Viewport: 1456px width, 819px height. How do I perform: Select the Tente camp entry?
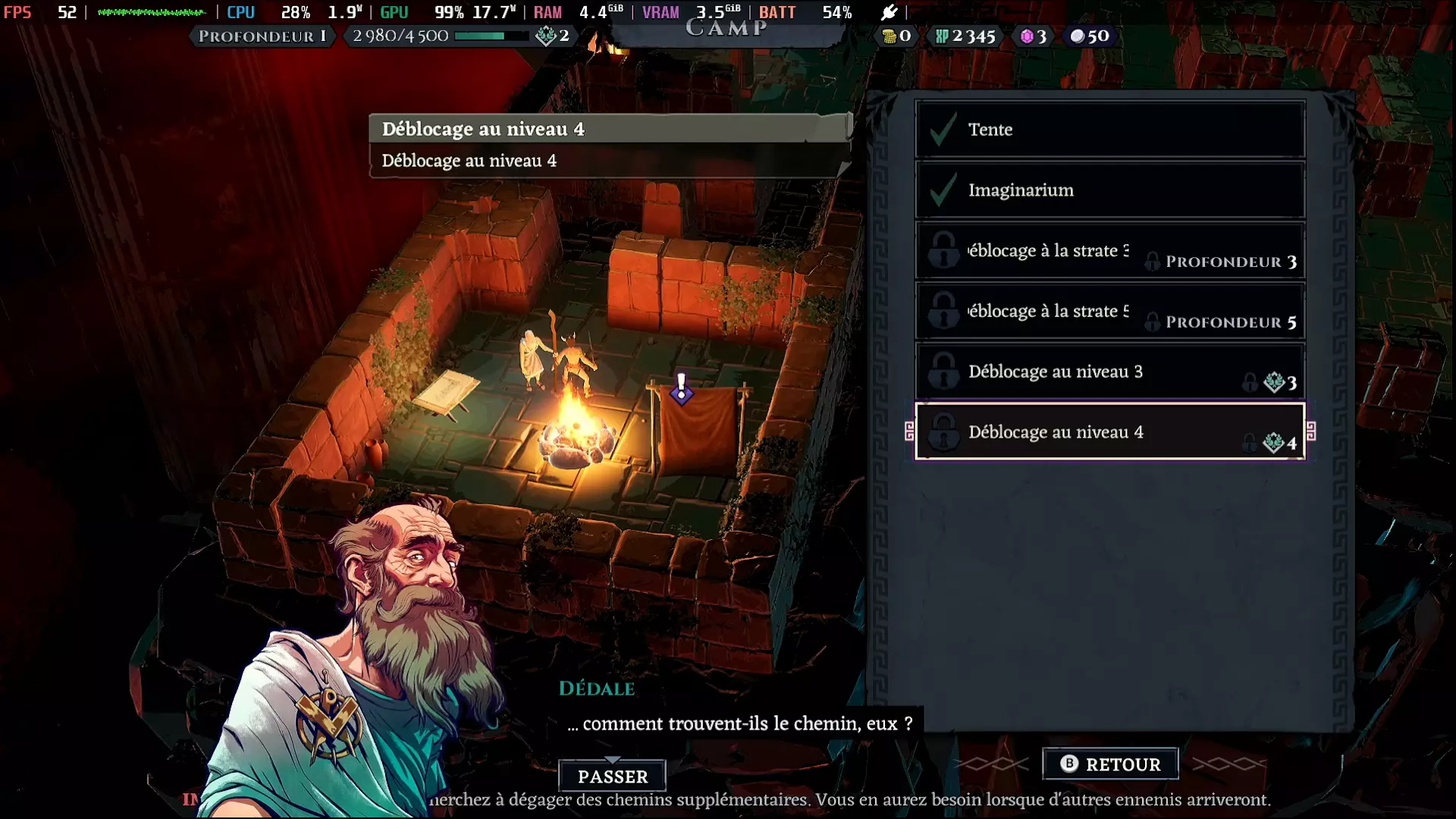1109,130
